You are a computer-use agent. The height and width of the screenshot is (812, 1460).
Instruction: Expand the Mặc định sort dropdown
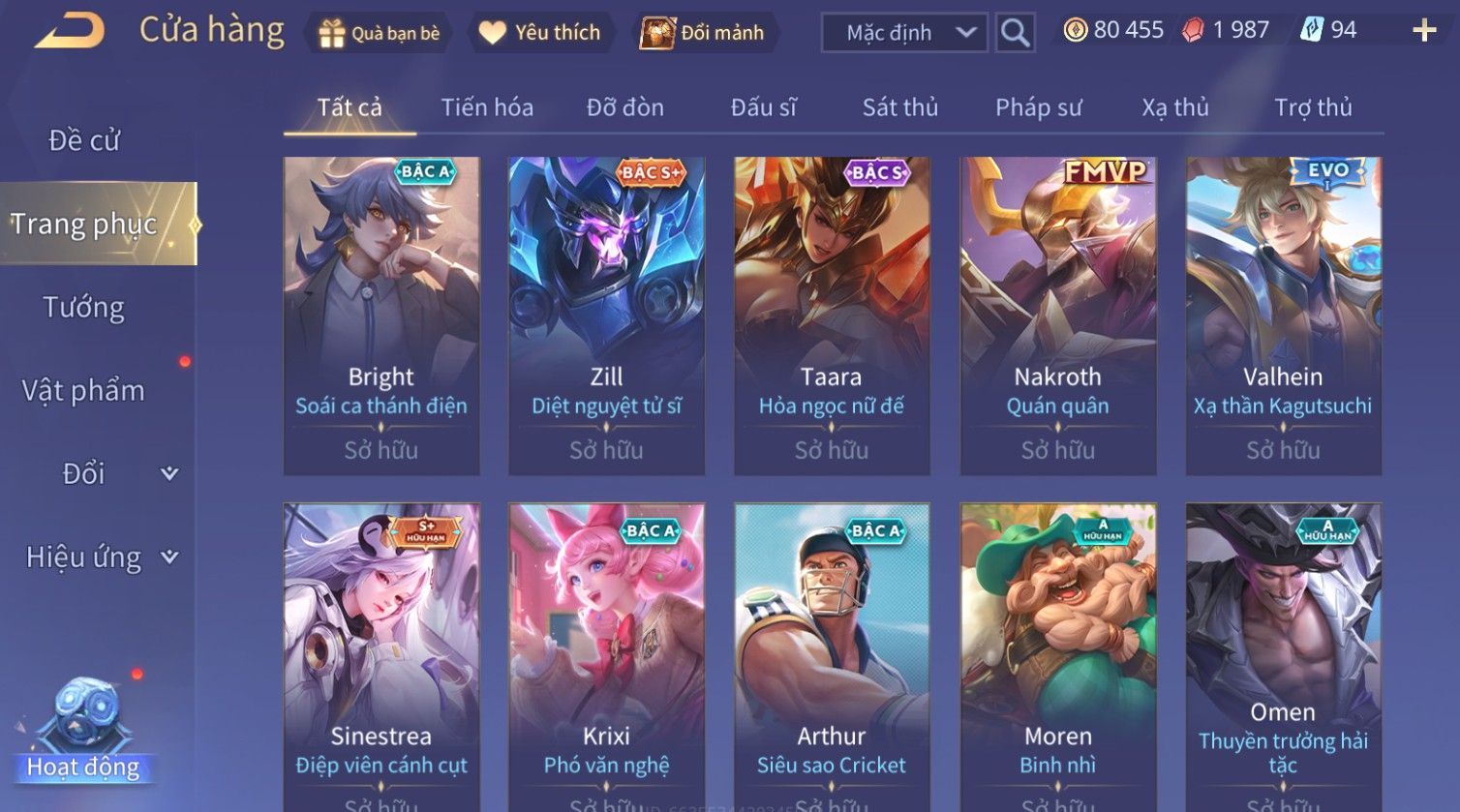[x=904, y=33]
